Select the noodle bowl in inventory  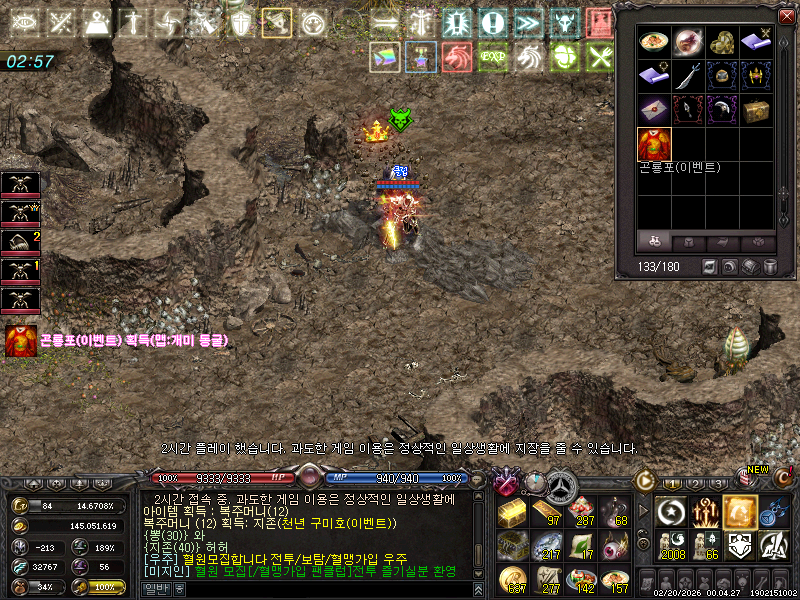(655, 42)
